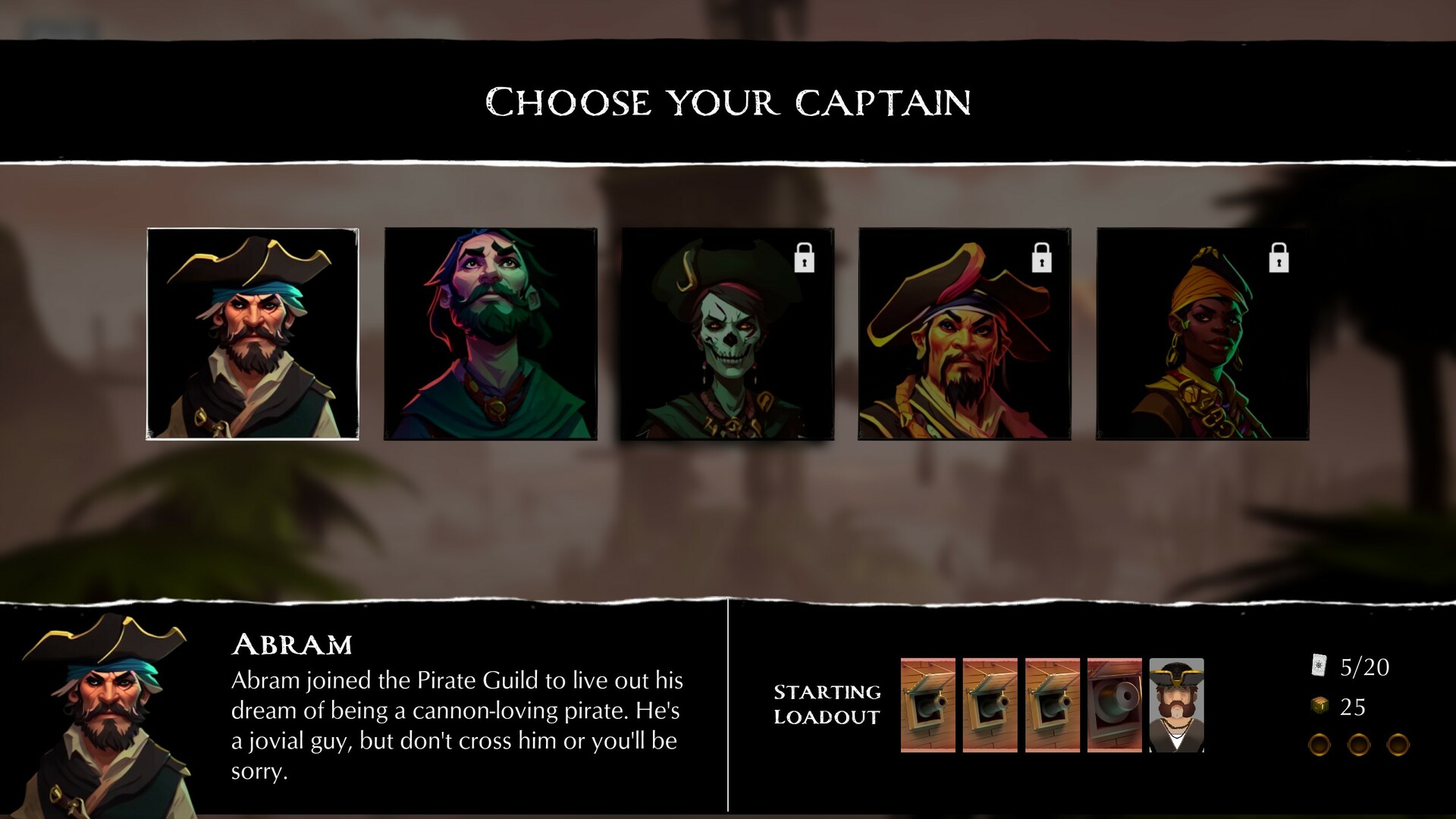Click the locked woman with yellow headwrap
The image size is (1456, 819).
[1202, 341]
